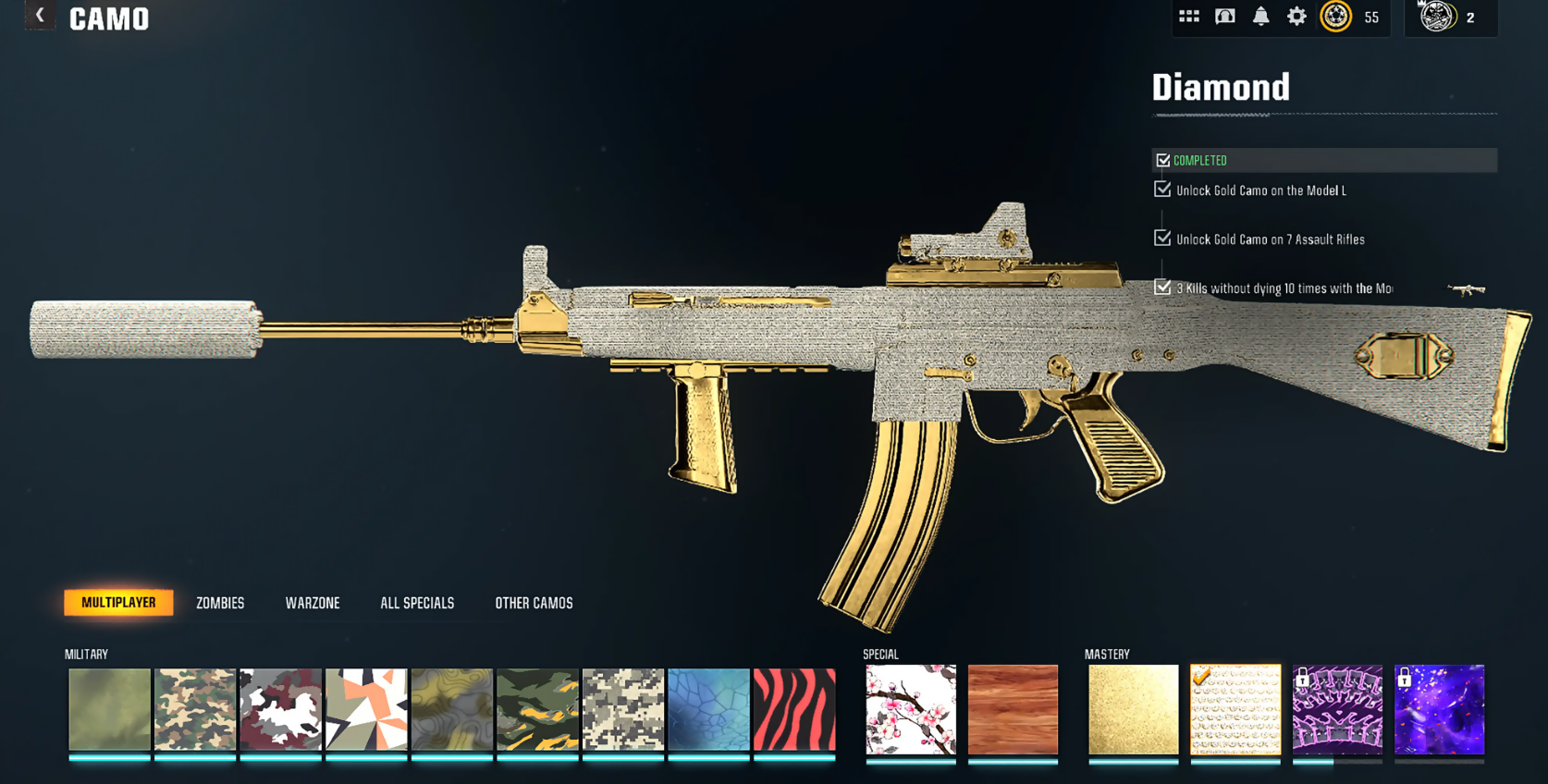1548x784 pixels.
Task: Open the grid menu icon
Action: click(1189, 17)
